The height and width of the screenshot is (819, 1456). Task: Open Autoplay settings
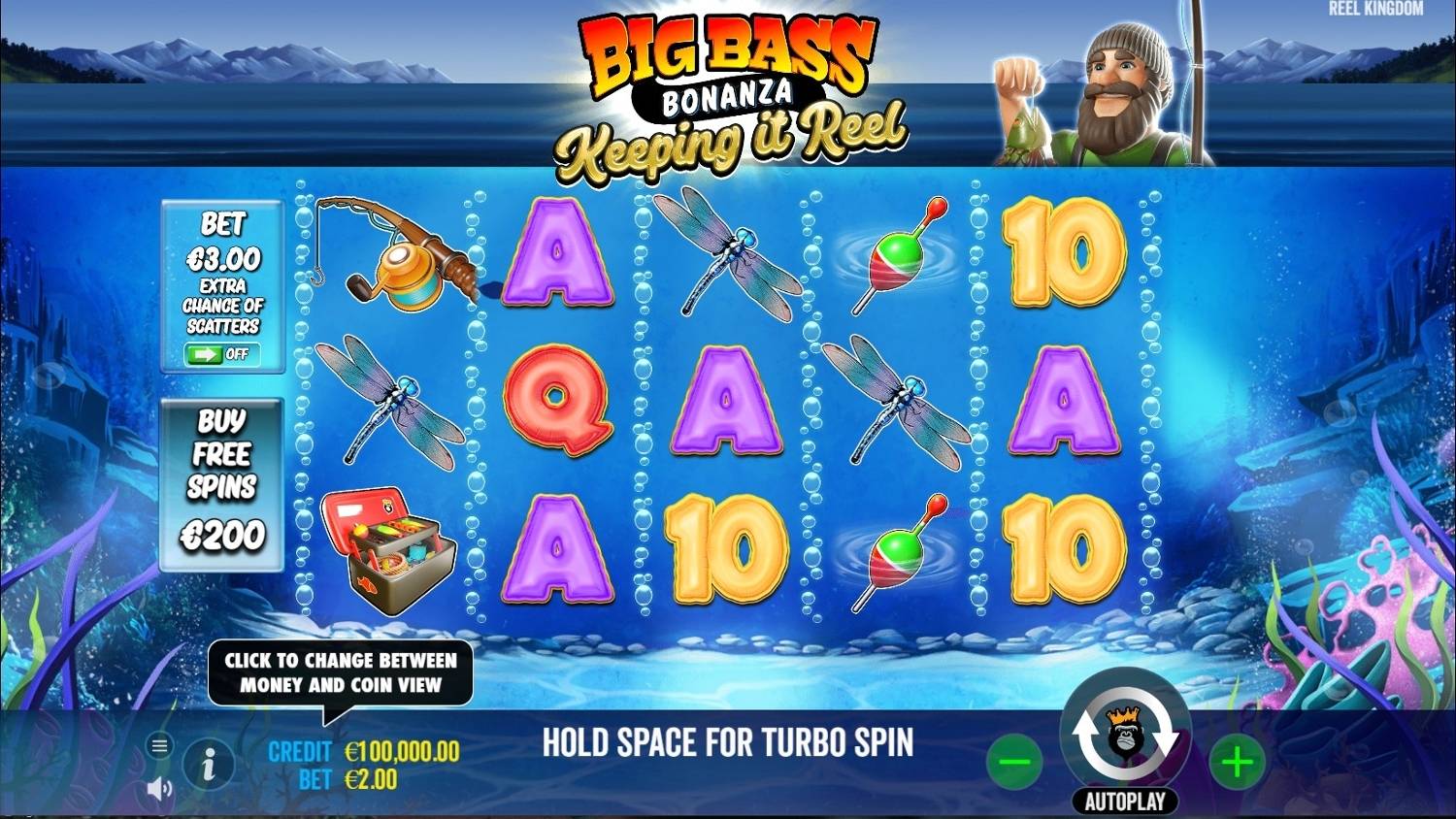point(1126,801)
